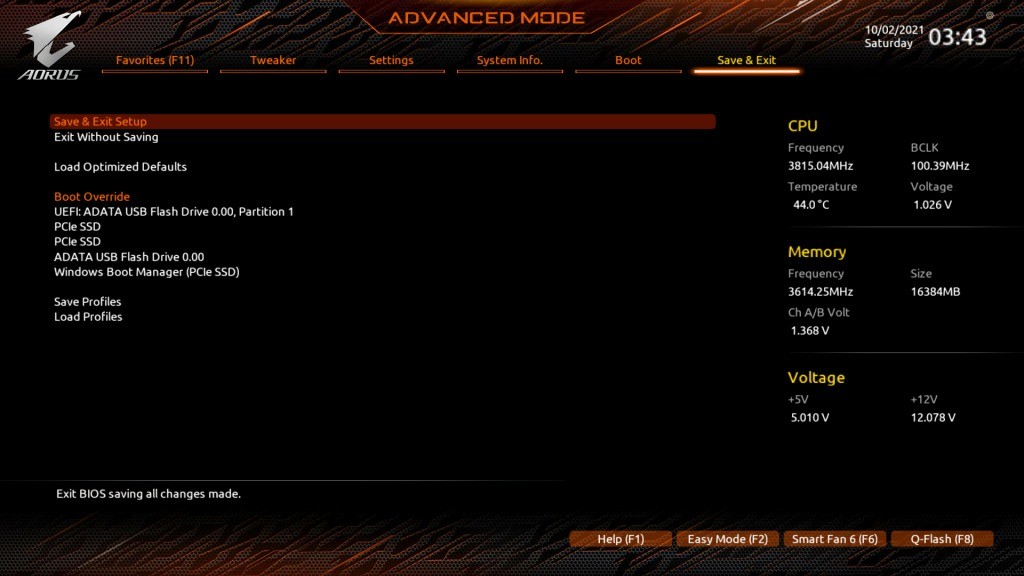Switch to the Boot tab
Viewport: 1024px width, 576px height.
coord(628,61)
